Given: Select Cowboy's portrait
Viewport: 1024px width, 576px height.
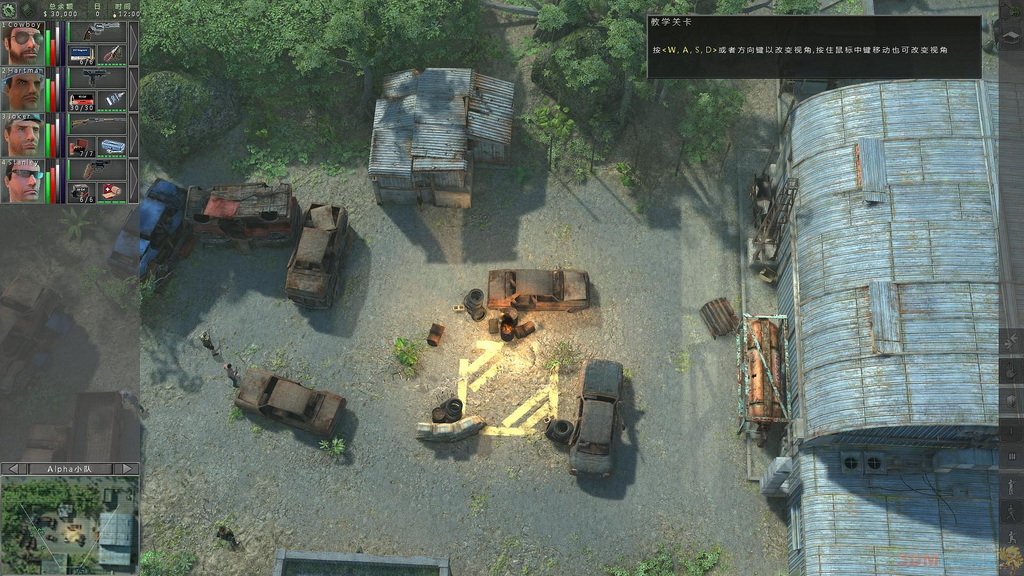Looking at the screenshot, I should pos(21,44).
